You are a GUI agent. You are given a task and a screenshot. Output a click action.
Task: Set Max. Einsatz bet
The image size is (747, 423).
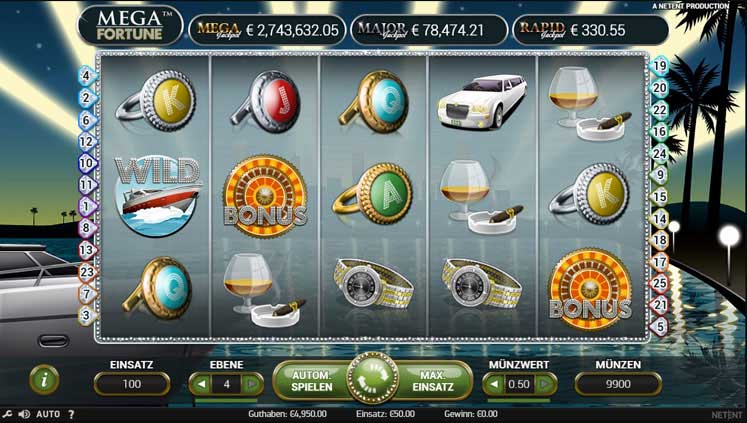pyautogui.click(x=435, y=380)
